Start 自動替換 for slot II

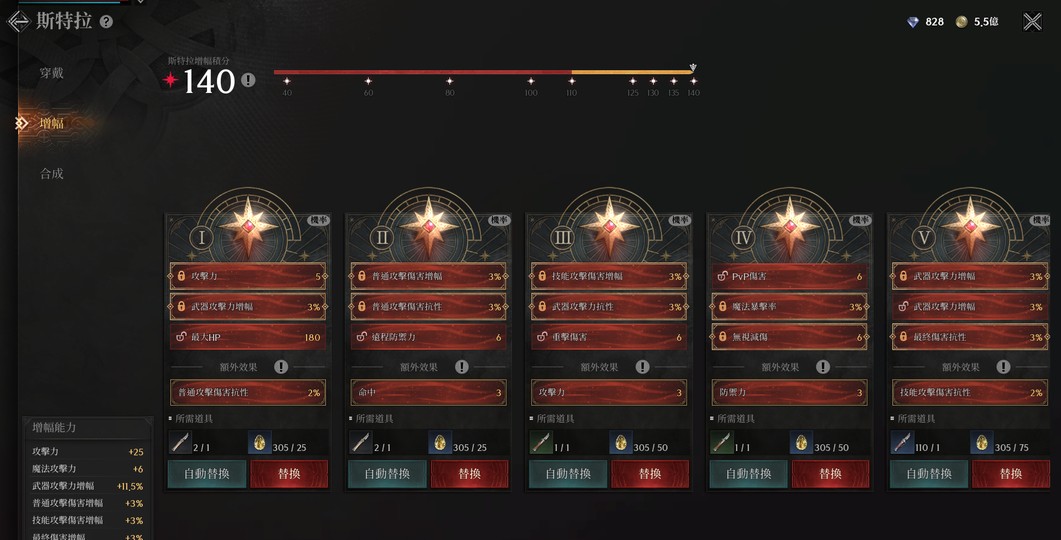click(387, 473)
